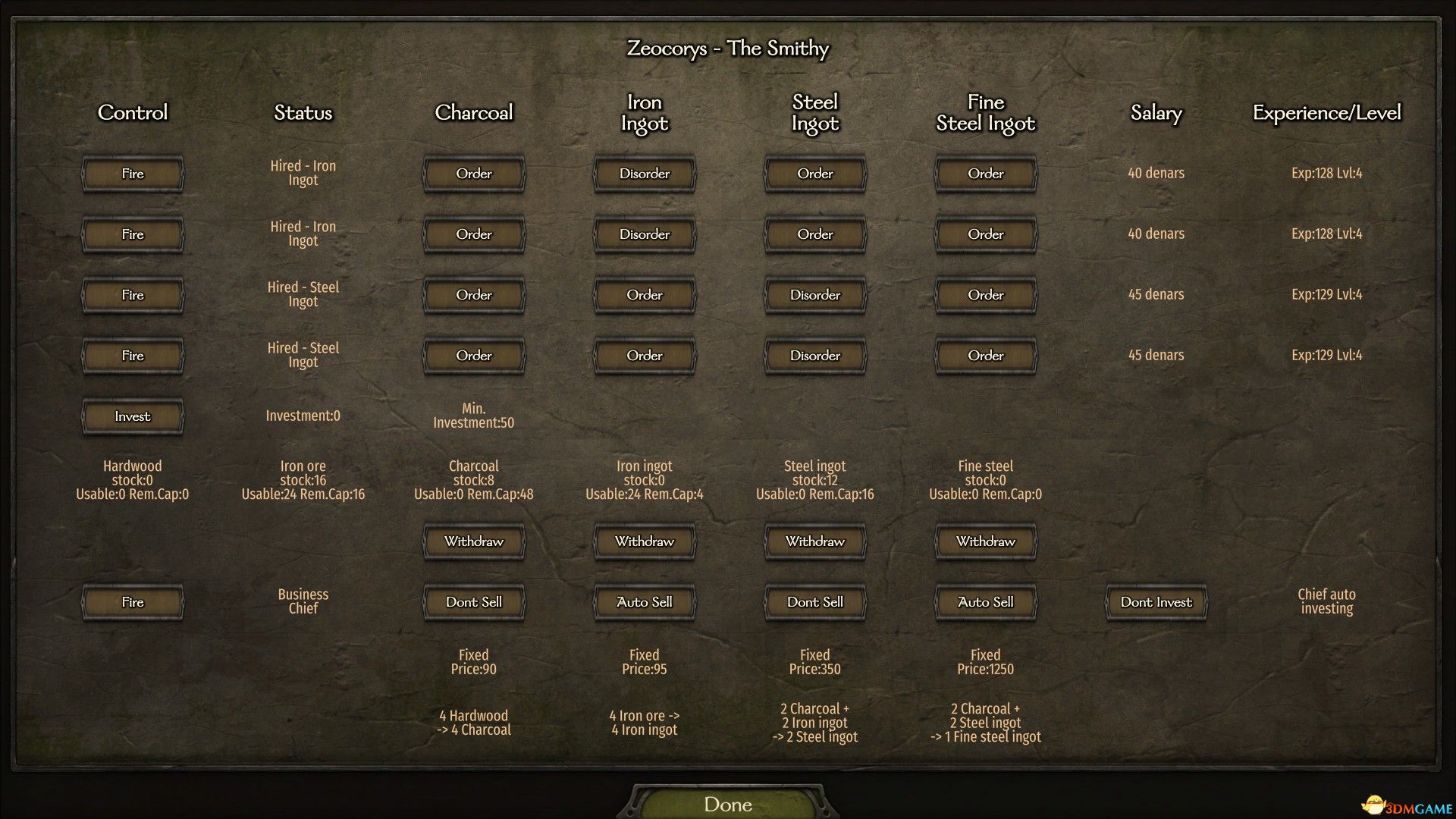The height and width of the screenshot is (819, 1456).
Task: Fire the Business Chief
Action: [x=133, y=602]
